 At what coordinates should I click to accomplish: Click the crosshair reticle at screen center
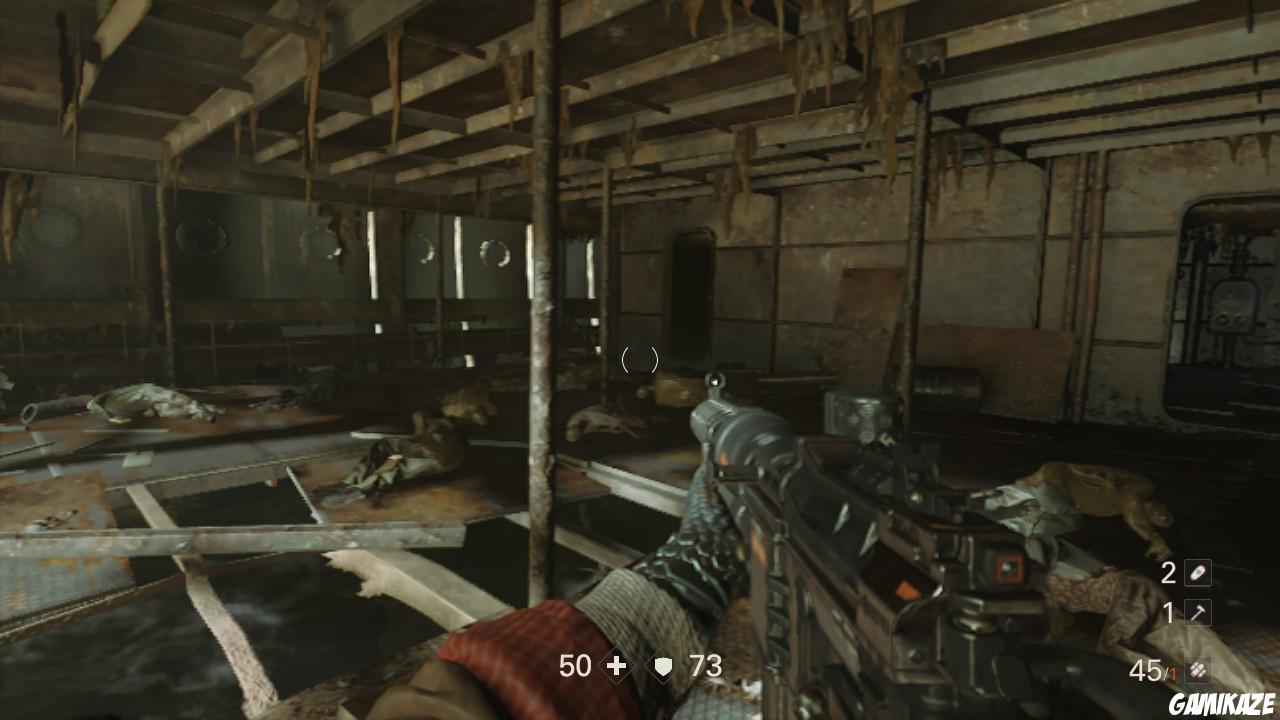pyautogui.click(x=640, y=360)
